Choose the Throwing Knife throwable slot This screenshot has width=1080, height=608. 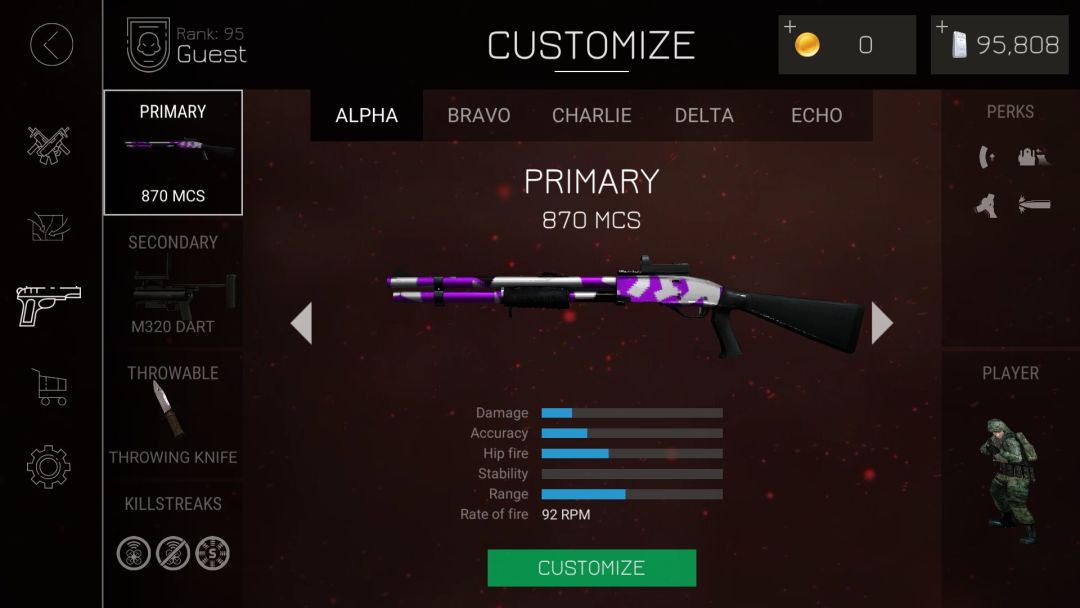(x=173, y=414)
